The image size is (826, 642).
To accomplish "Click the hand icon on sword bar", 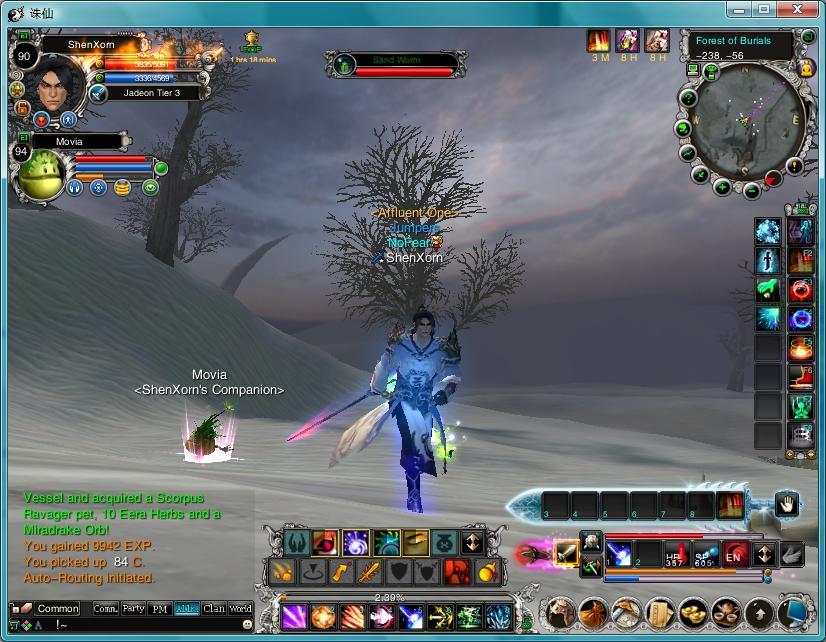I will (787, 505).
